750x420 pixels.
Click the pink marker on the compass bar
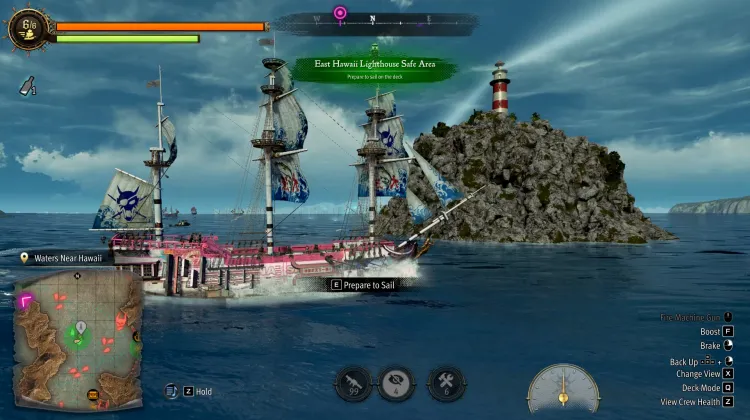point(340,14)
